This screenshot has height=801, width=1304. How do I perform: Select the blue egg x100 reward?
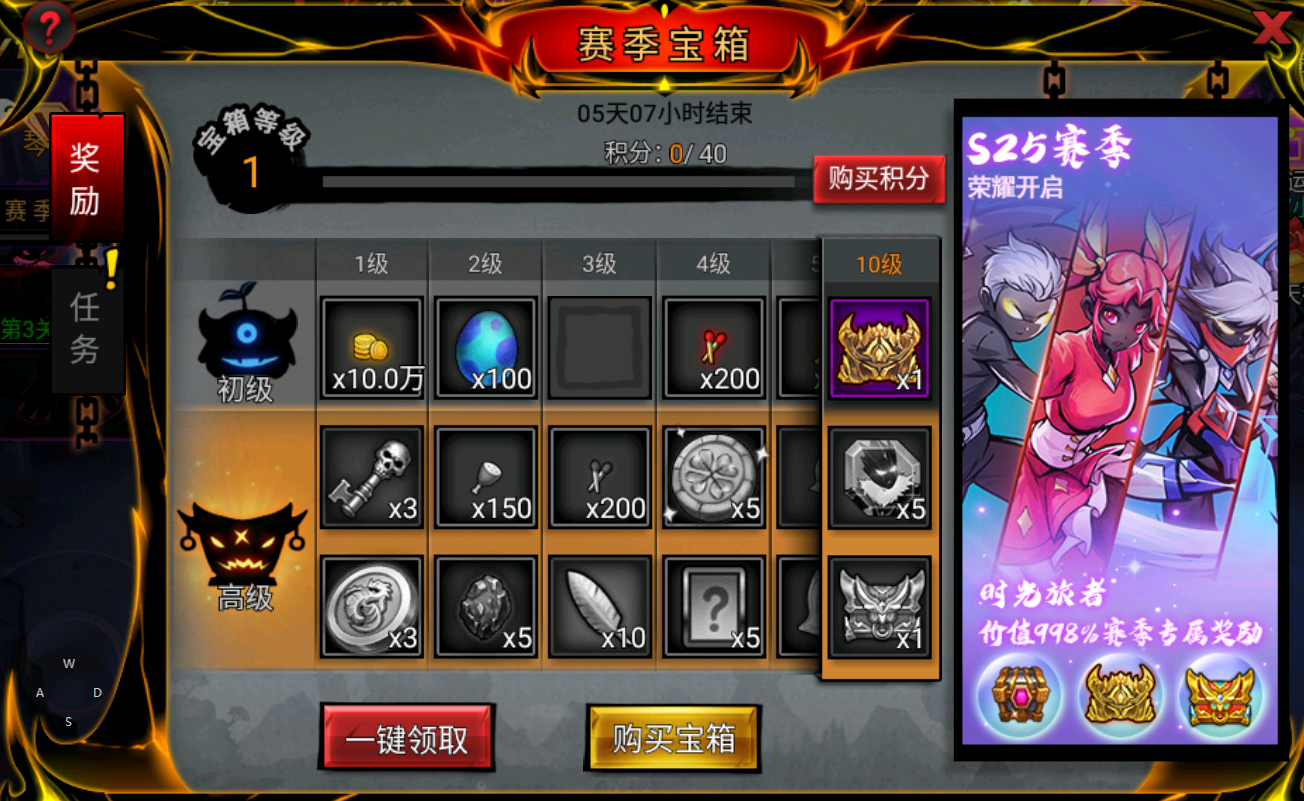(486, 347)
